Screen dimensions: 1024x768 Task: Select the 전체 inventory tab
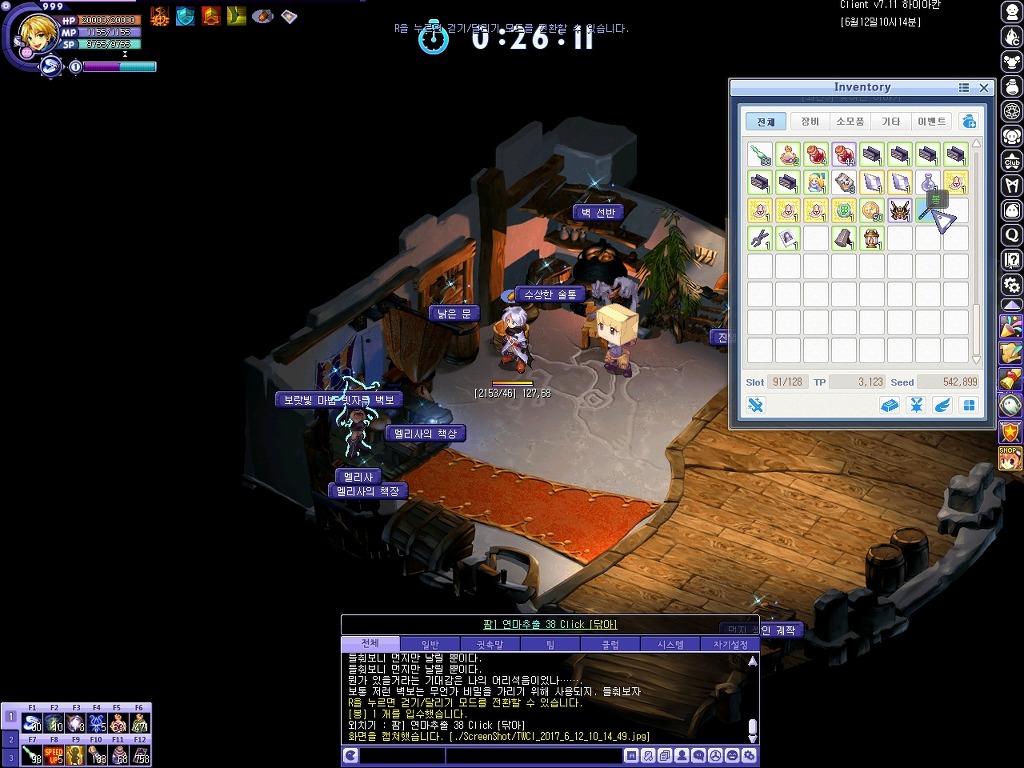tap(766, 121)
